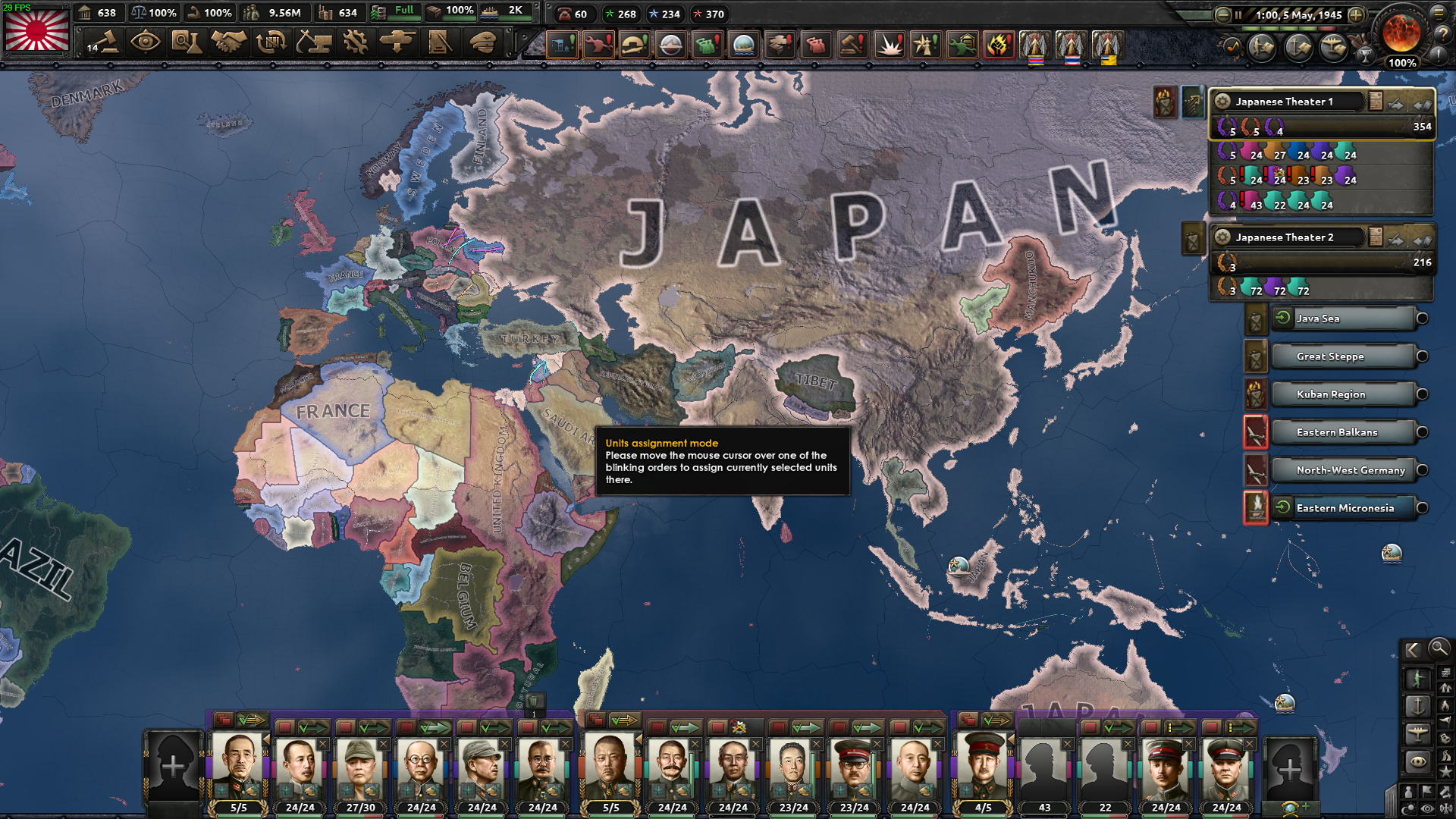Click the construction alert icon with exclamation mark
Screen dimensions: 1456x819
tap(562, 44)
